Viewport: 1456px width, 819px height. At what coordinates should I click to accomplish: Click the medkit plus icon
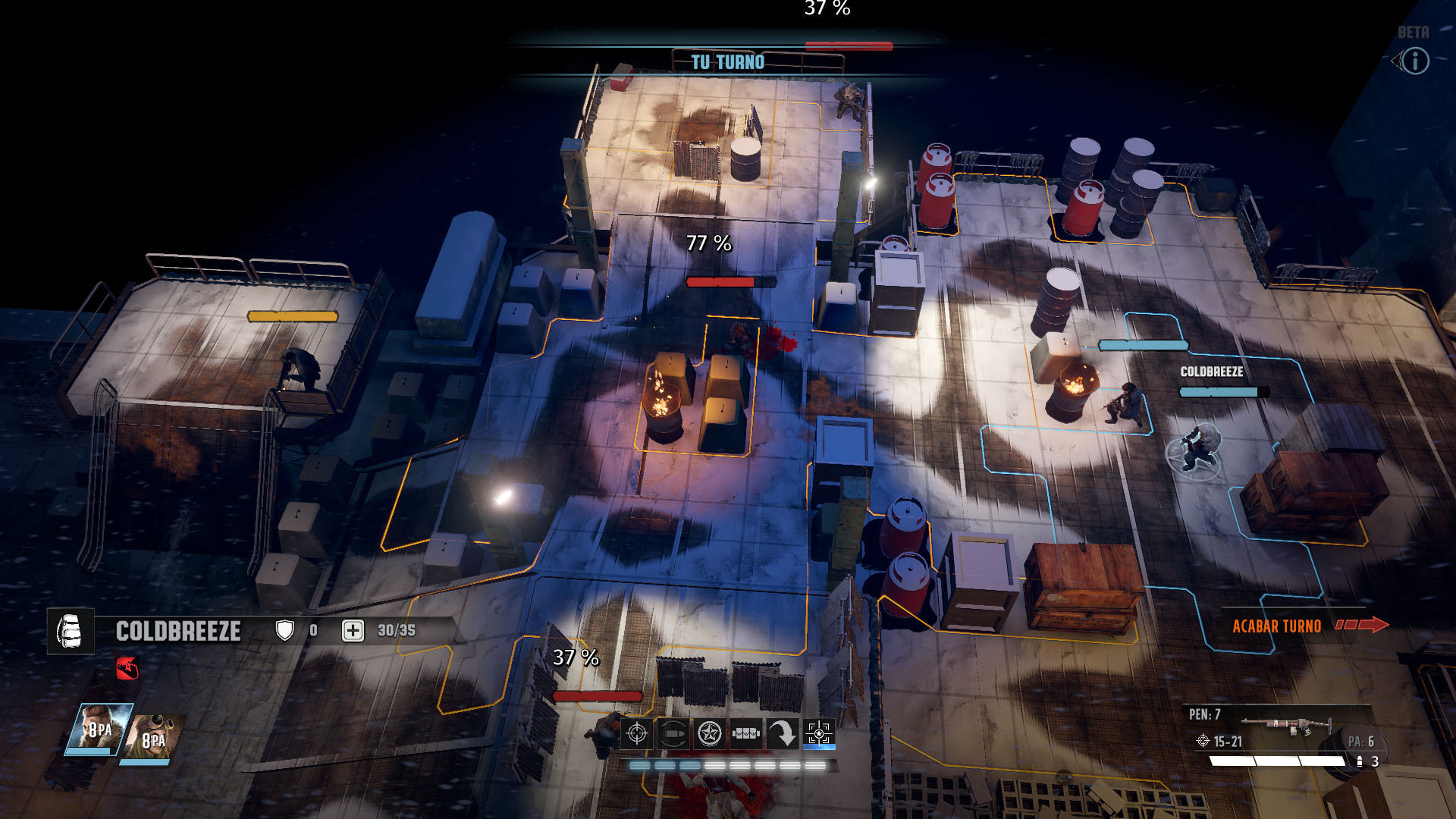click(353, 630)
